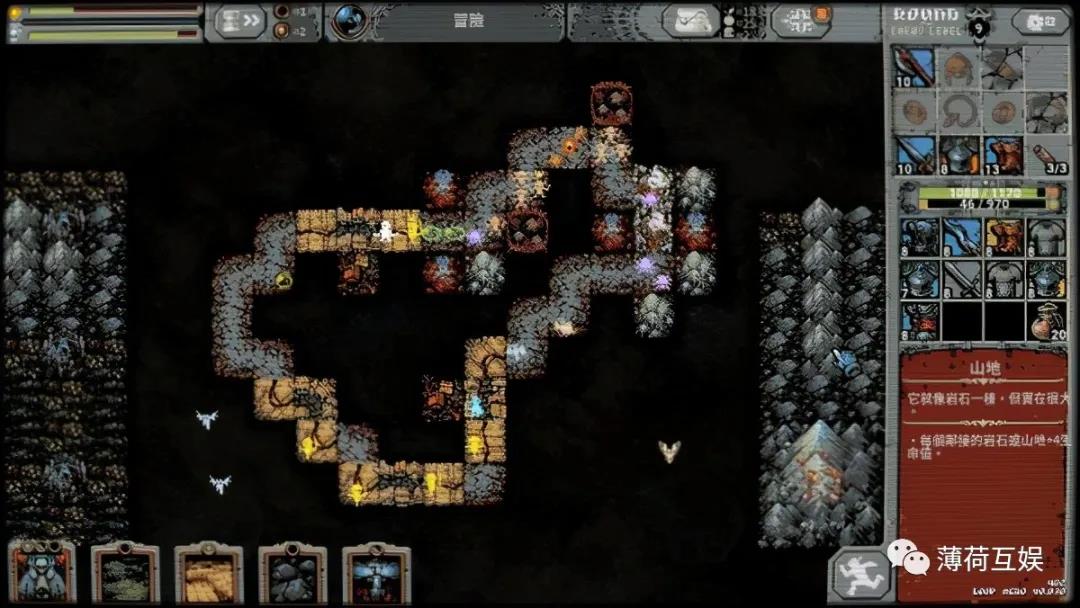Toggle the fast-forward speed button
Image resolution: width=1080 pixels, height=608 pixels.
(242, 20)
